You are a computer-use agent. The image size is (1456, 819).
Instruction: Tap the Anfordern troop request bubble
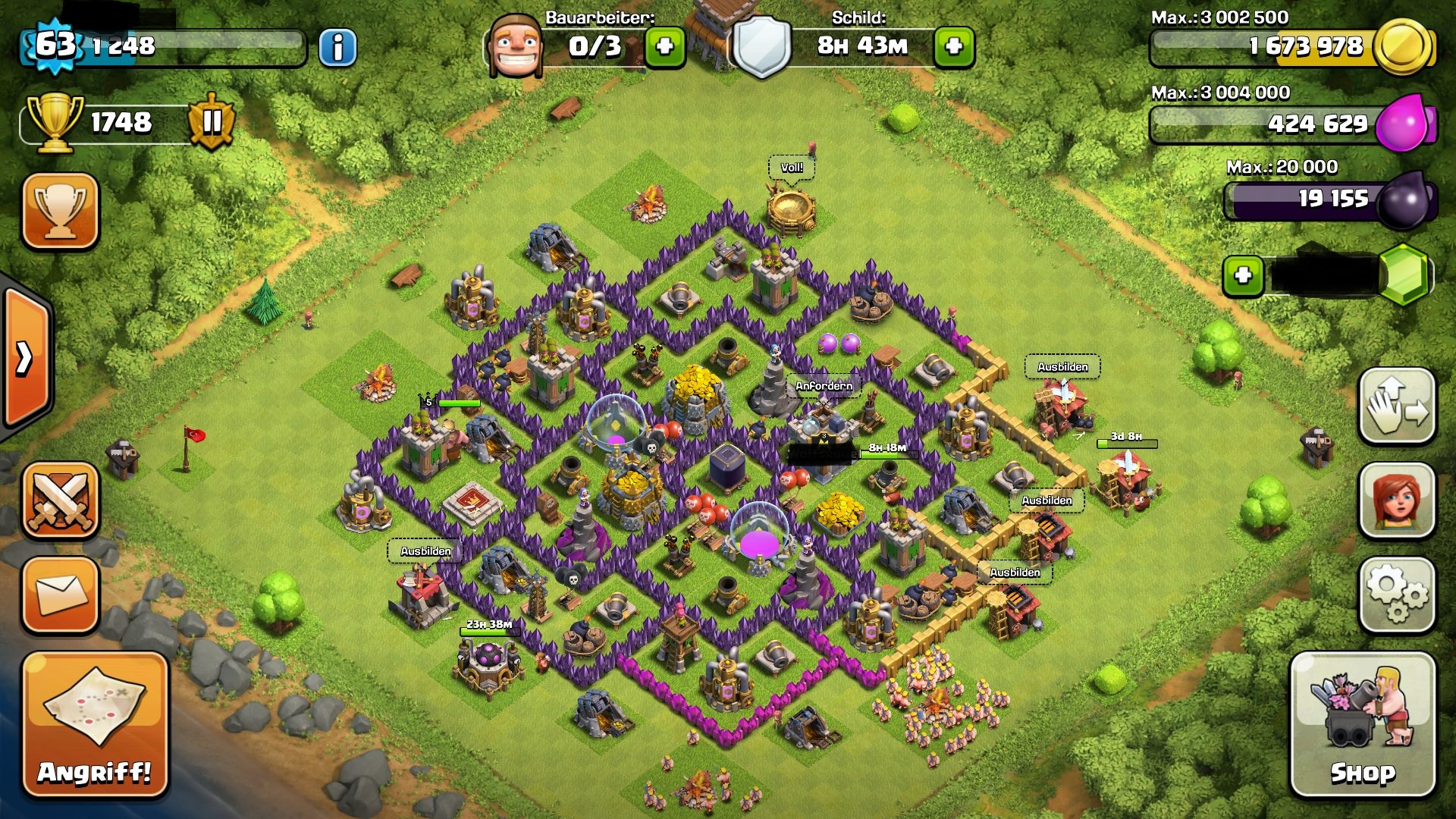[x=824, y=386]
